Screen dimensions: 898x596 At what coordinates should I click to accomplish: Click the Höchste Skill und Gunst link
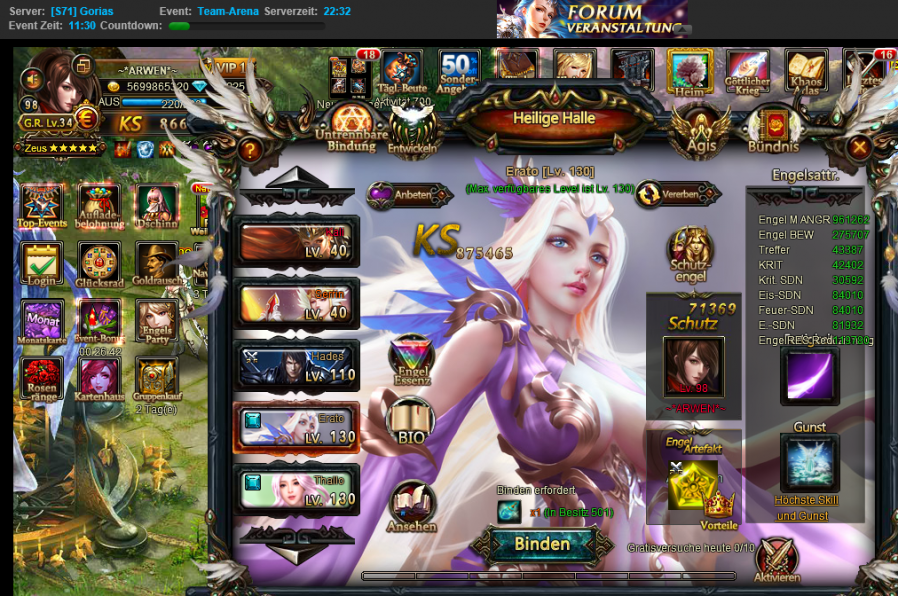click(806, 507)
